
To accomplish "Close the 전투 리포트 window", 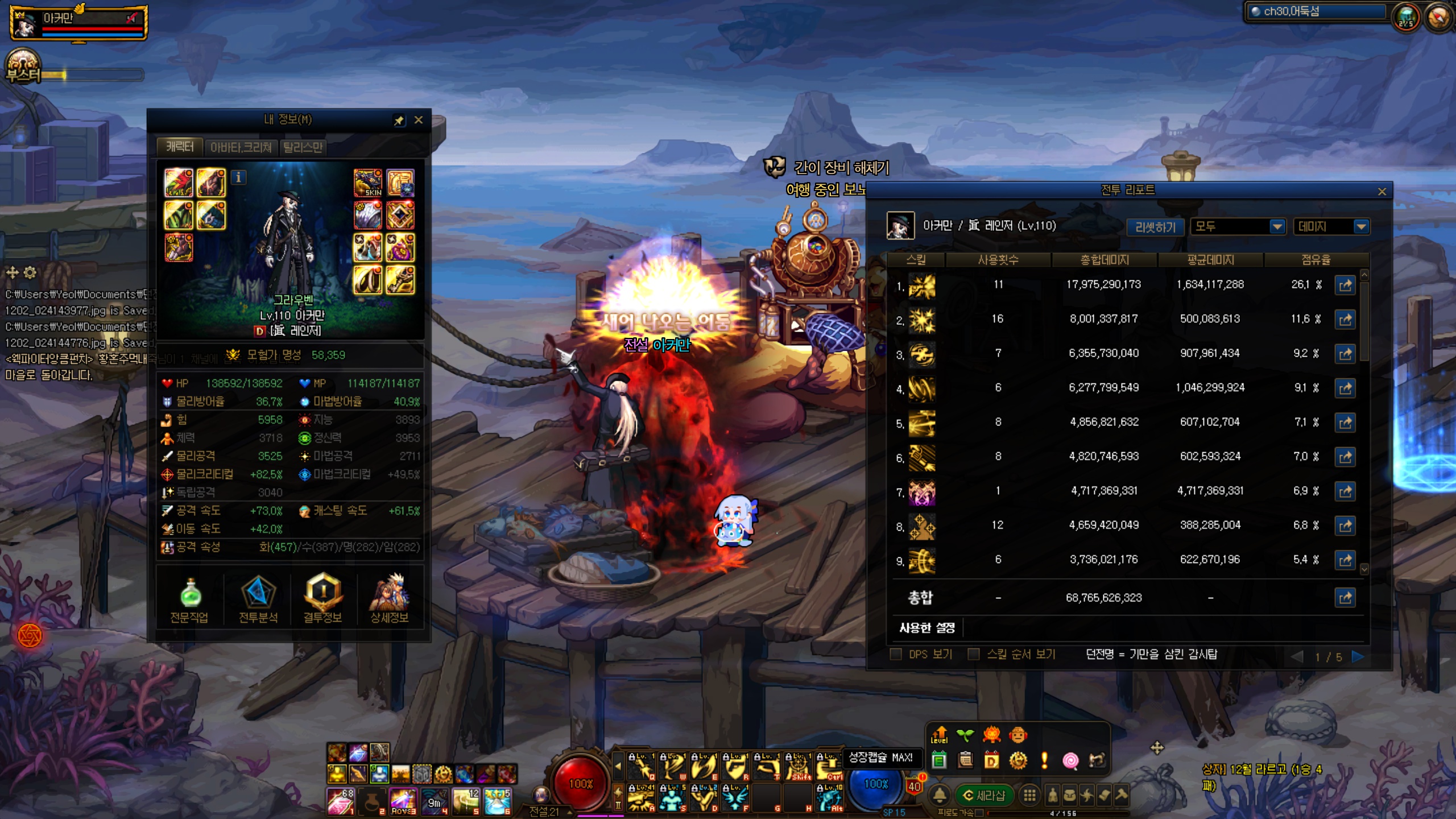I will coord(1382,192).
